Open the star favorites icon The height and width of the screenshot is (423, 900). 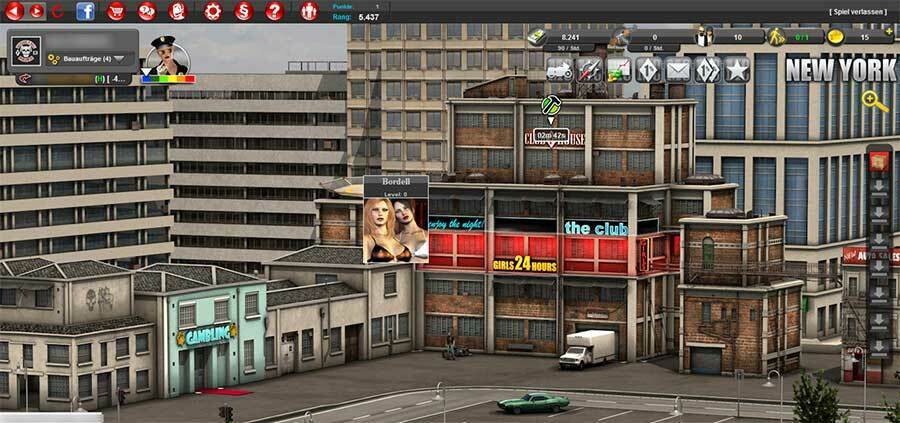point(737,70)
